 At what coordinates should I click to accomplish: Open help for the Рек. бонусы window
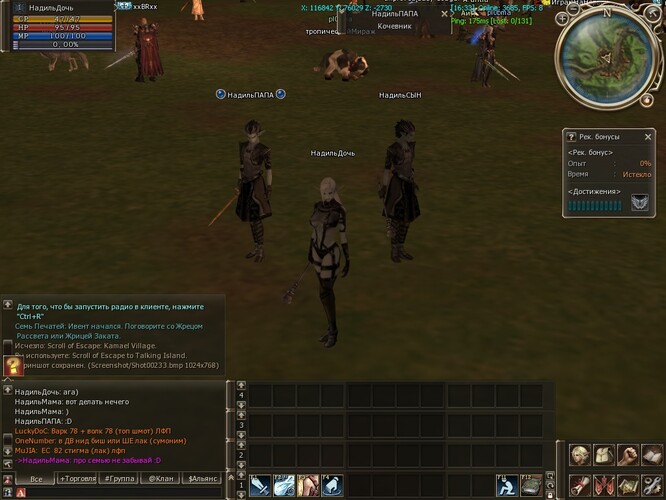(x=571, y=136)
